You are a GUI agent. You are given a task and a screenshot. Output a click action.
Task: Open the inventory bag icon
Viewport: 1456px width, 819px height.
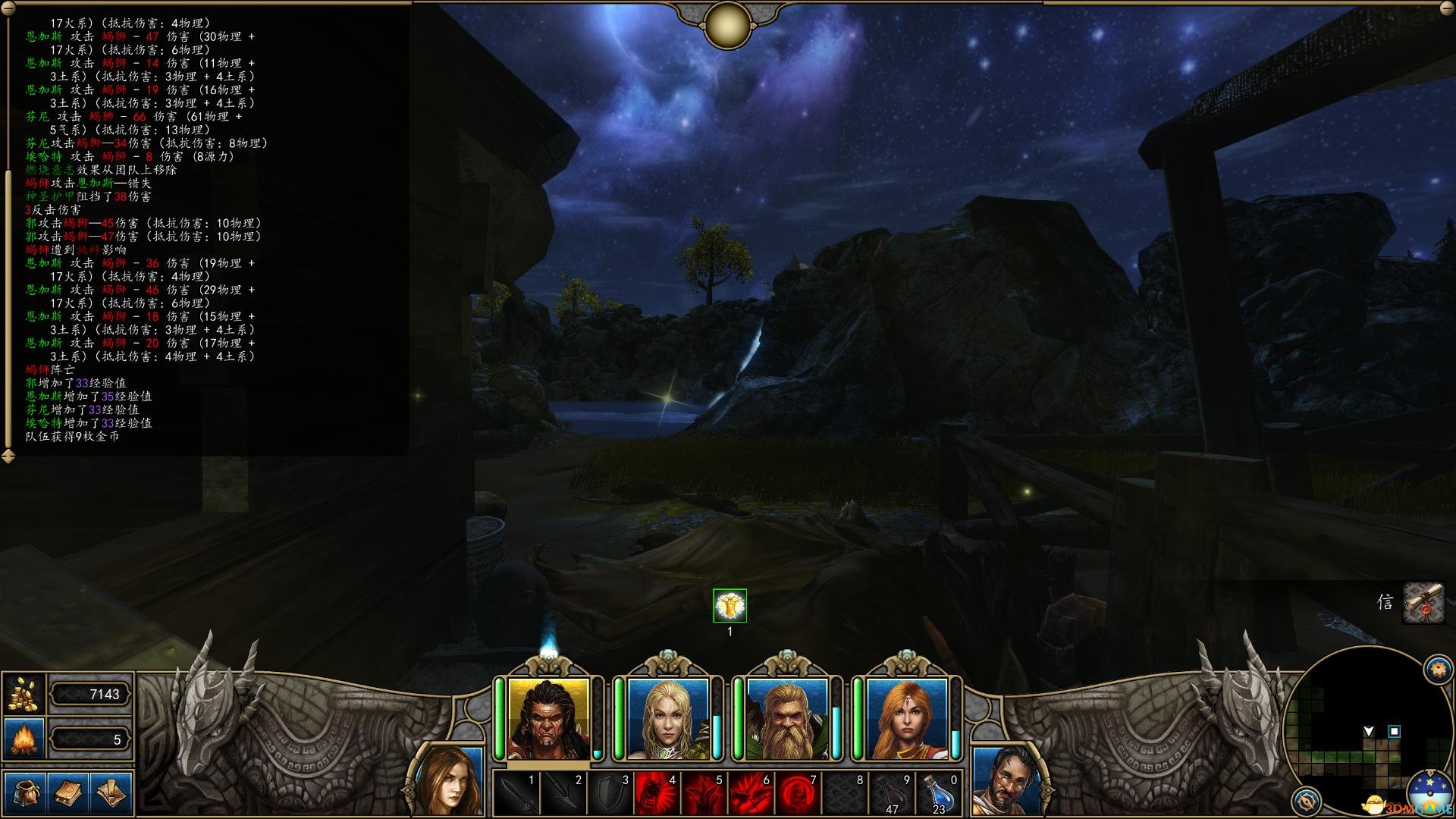24,793
